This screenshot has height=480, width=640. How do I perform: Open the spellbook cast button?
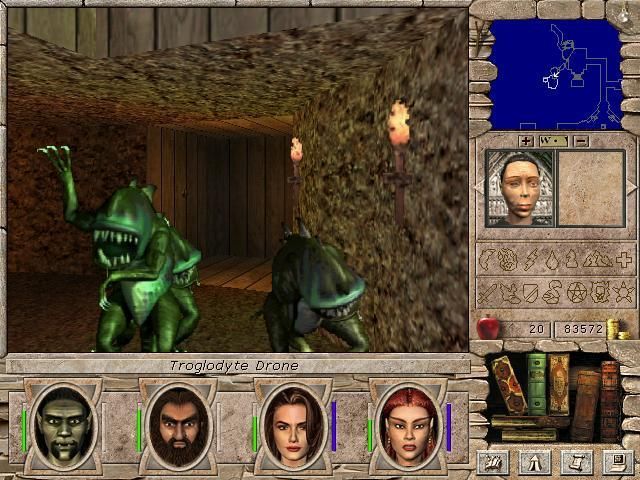(492, 461)
